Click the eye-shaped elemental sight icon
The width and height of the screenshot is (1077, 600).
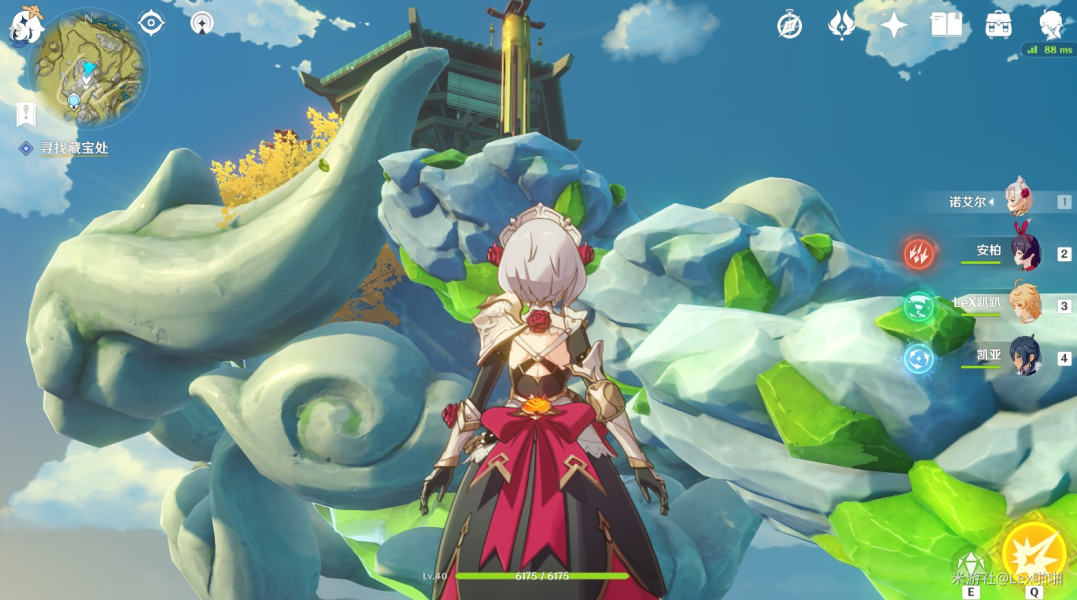point(151,22)
